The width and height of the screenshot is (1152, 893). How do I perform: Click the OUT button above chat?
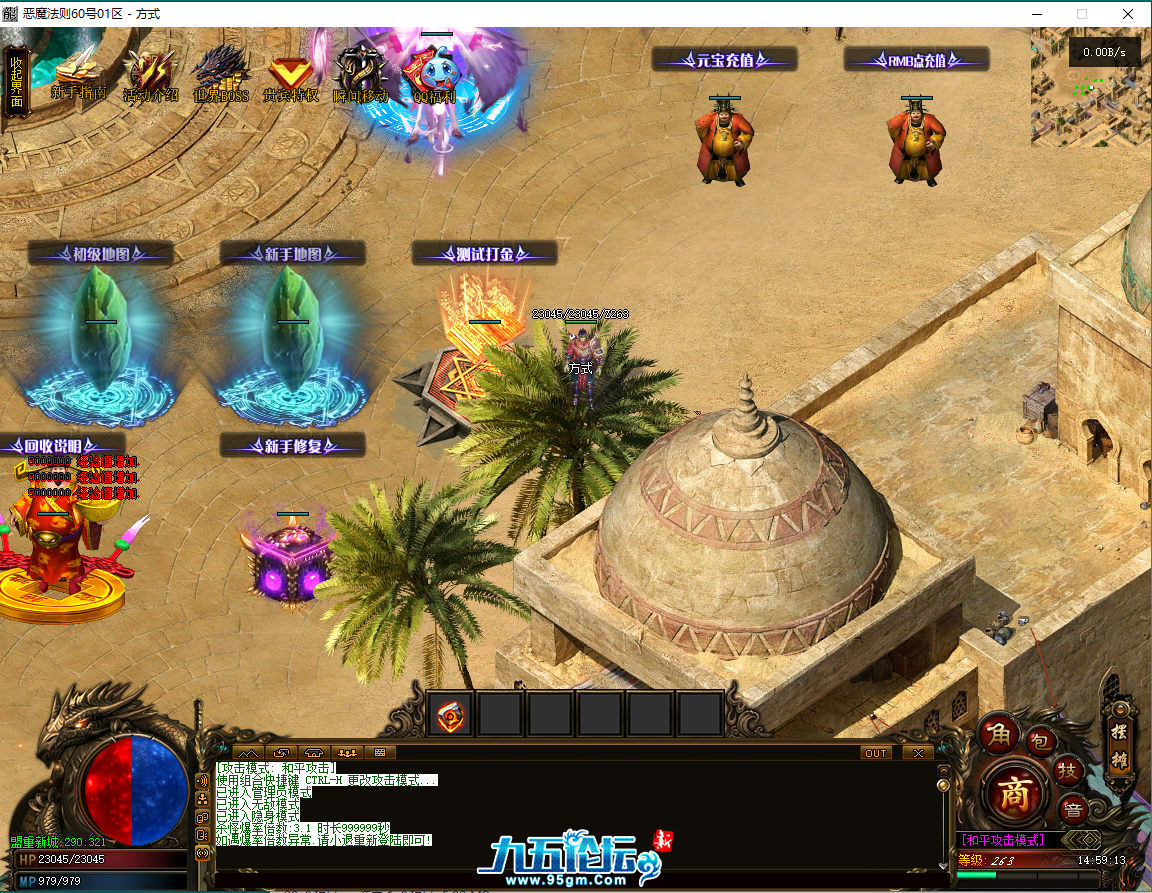click(876, 753)
